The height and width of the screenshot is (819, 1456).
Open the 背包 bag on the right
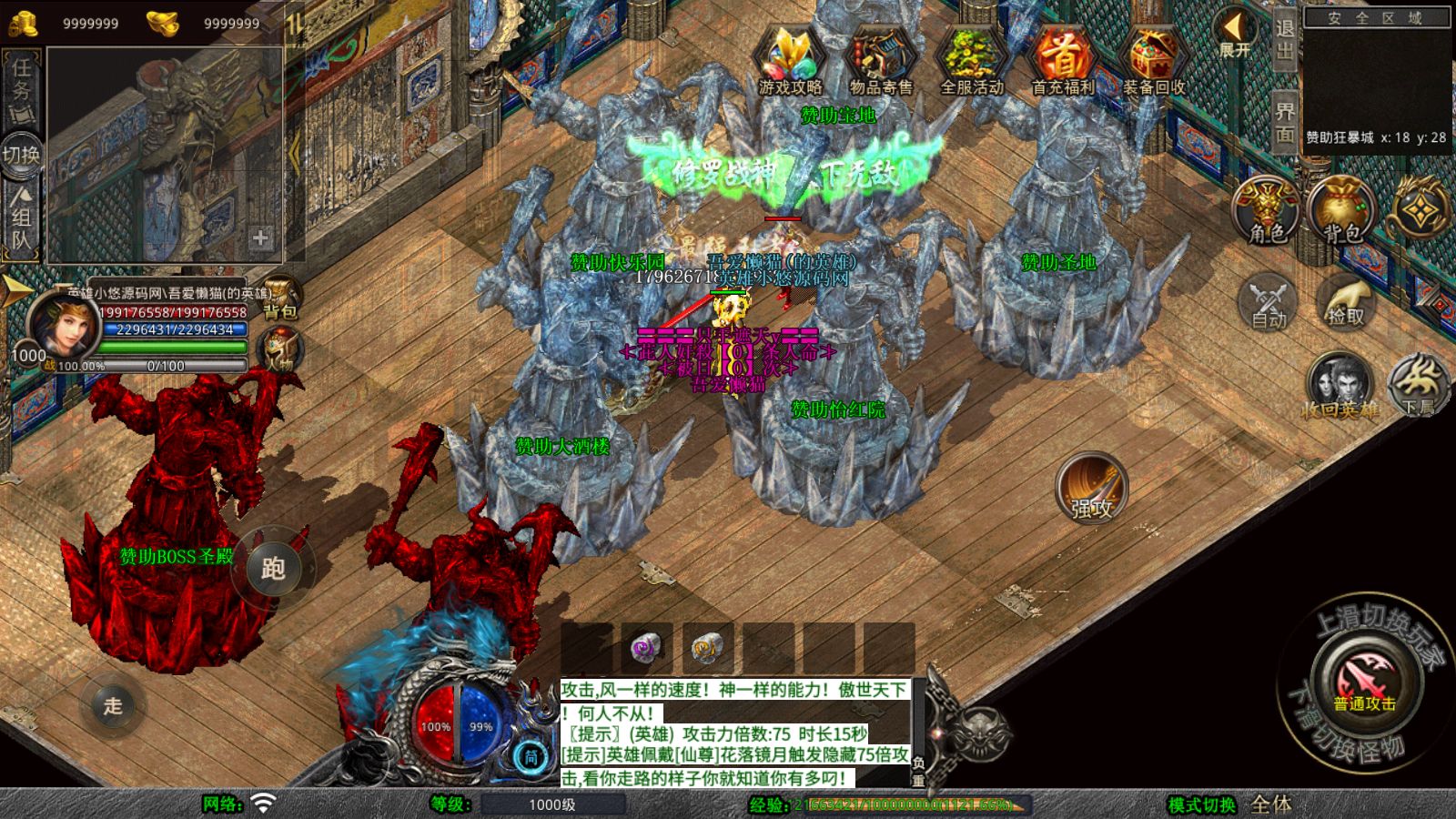point(1341,211)
